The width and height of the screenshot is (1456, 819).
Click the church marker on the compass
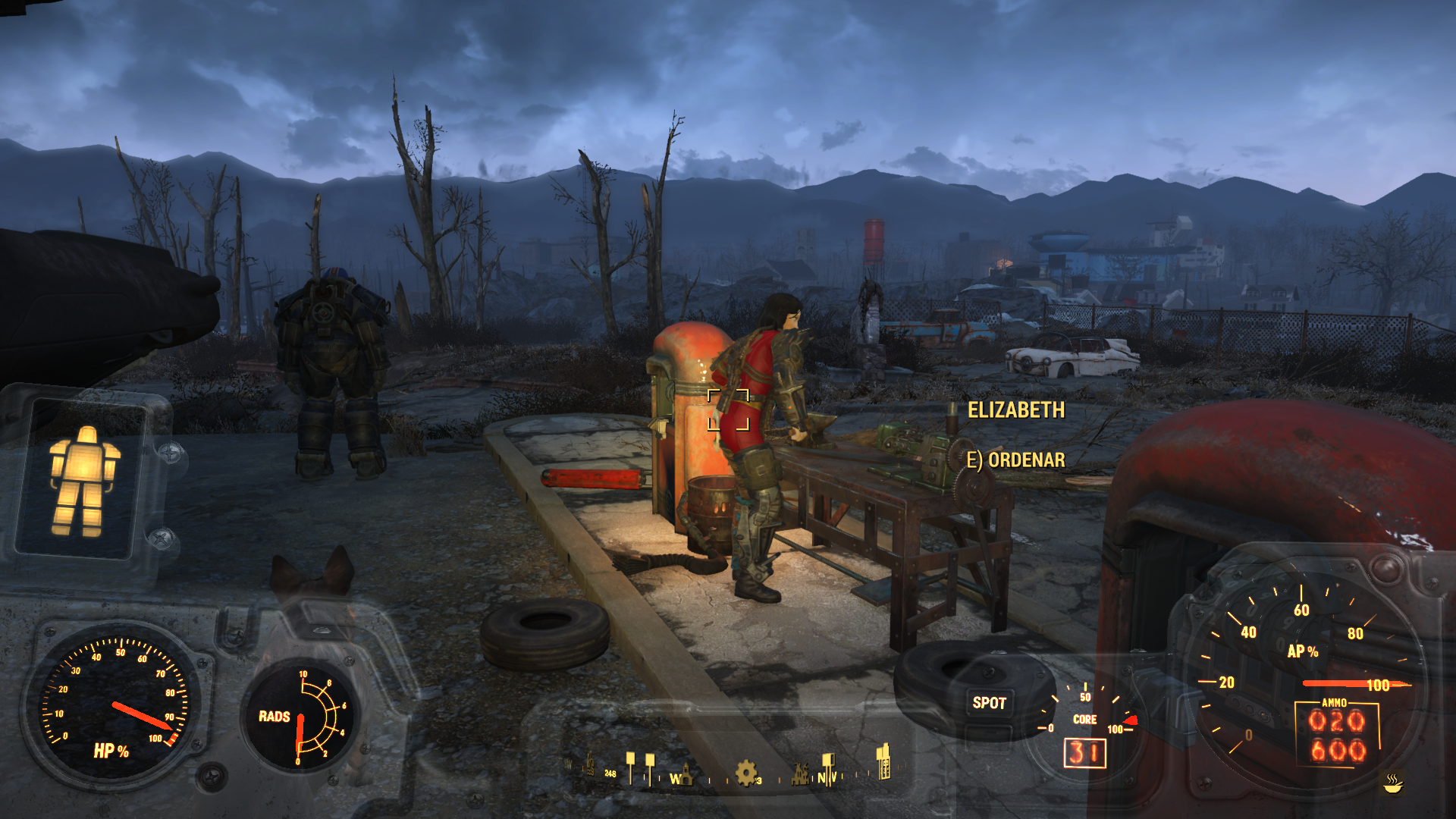pyautogui.click(x=686, y=774)
